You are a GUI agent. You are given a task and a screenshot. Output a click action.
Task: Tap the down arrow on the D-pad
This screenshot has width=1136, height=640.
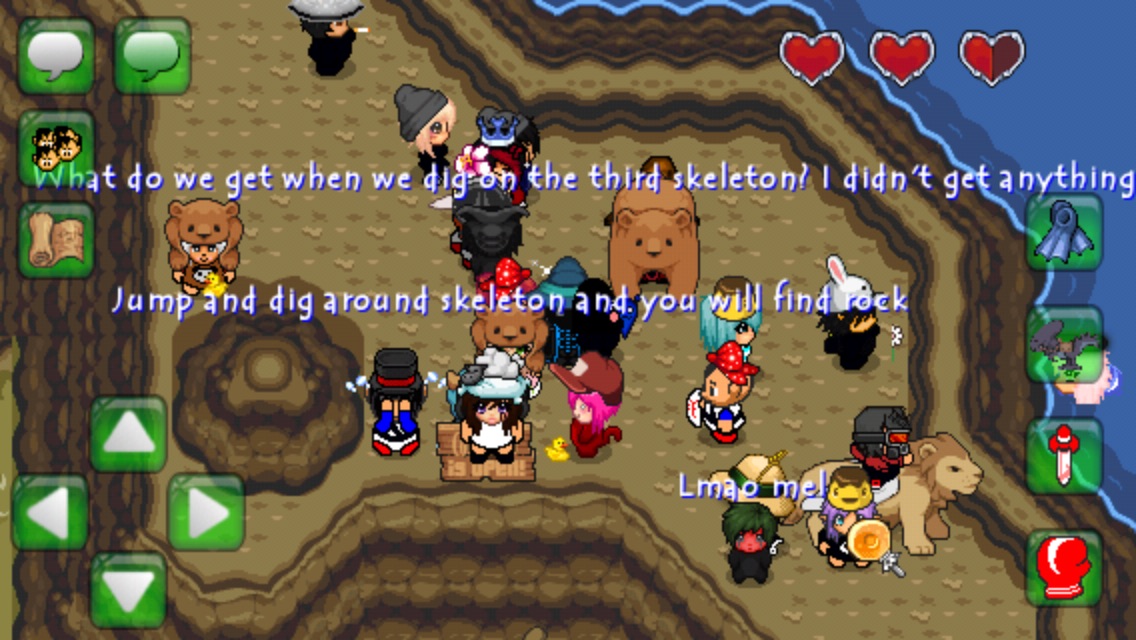coord(128,590)
